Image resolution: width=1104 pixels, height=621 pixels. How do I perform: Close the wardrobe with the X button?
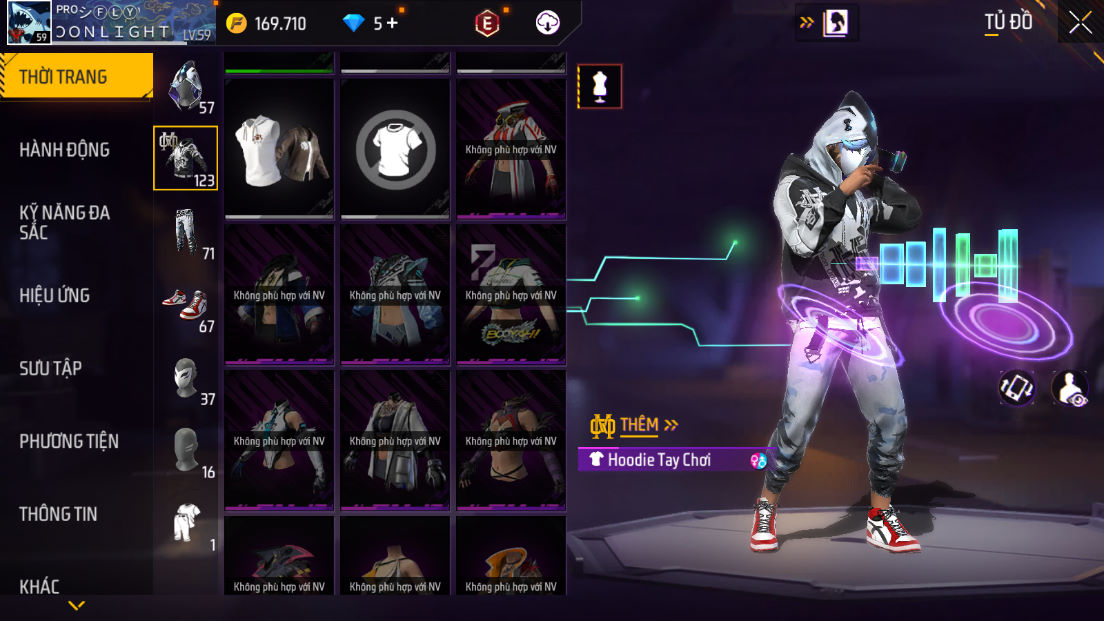pyautogui.click(x=1080, y=22)
